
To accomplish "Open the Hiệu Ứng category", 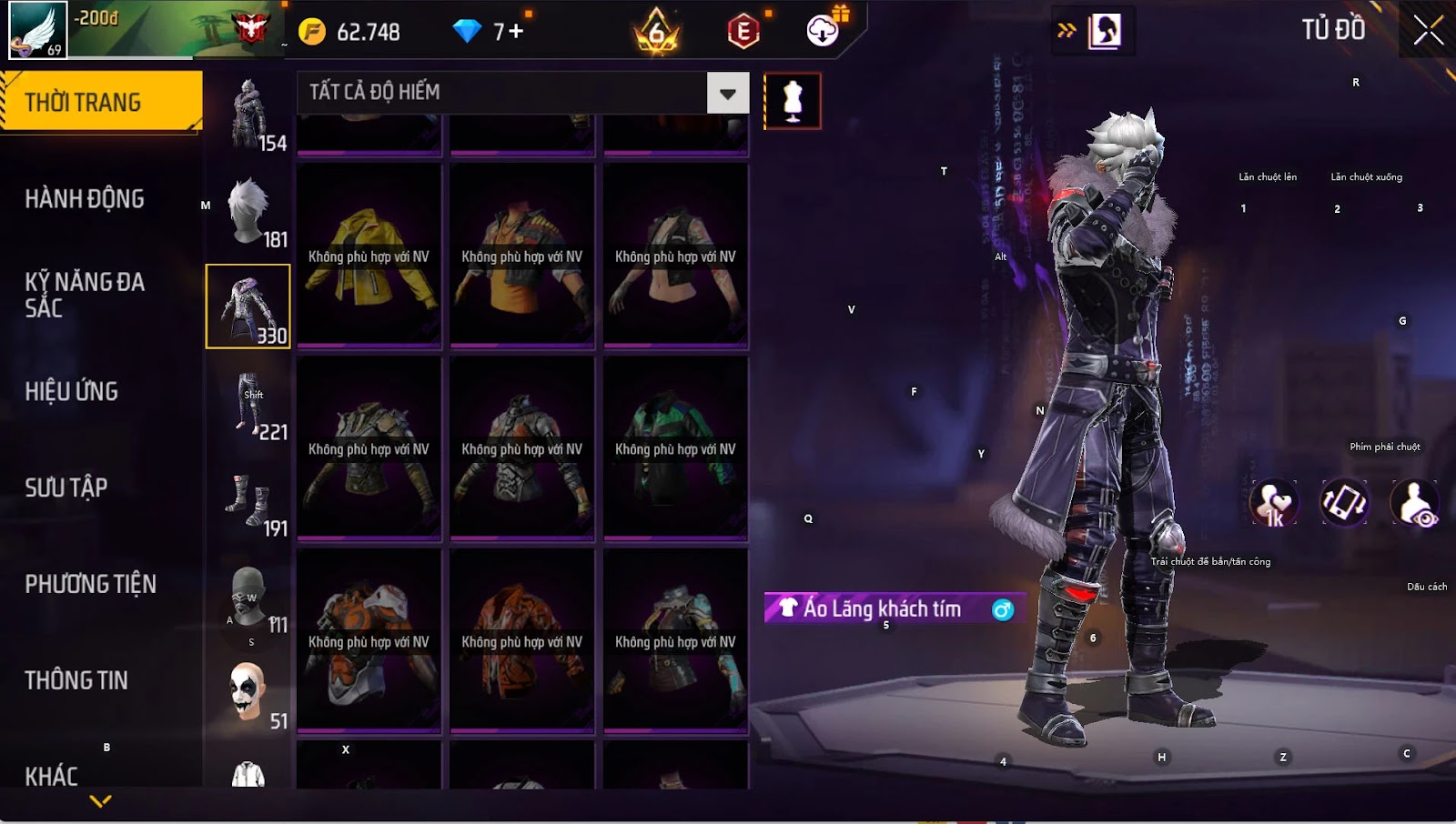I will click(x=72, y=392).
